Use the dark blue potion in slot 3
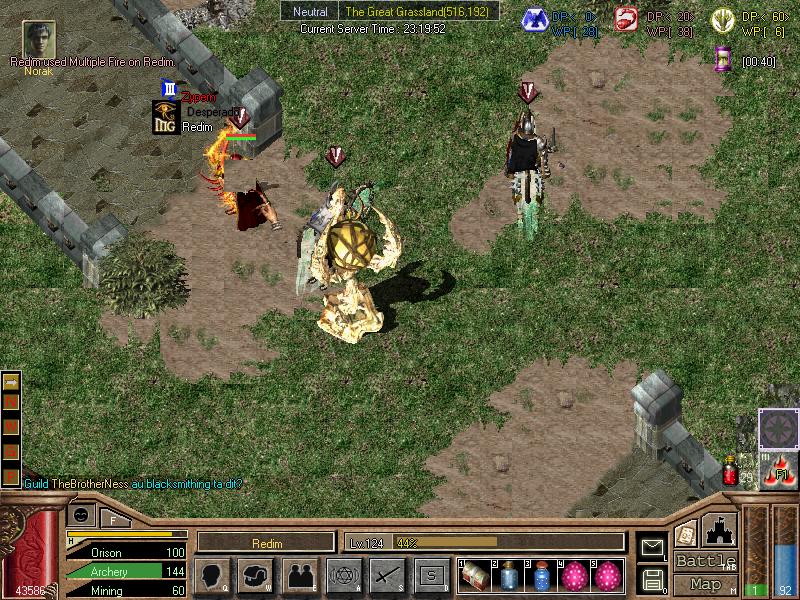The height and width of the screenshot is (600, 800). tap(543, 575)
